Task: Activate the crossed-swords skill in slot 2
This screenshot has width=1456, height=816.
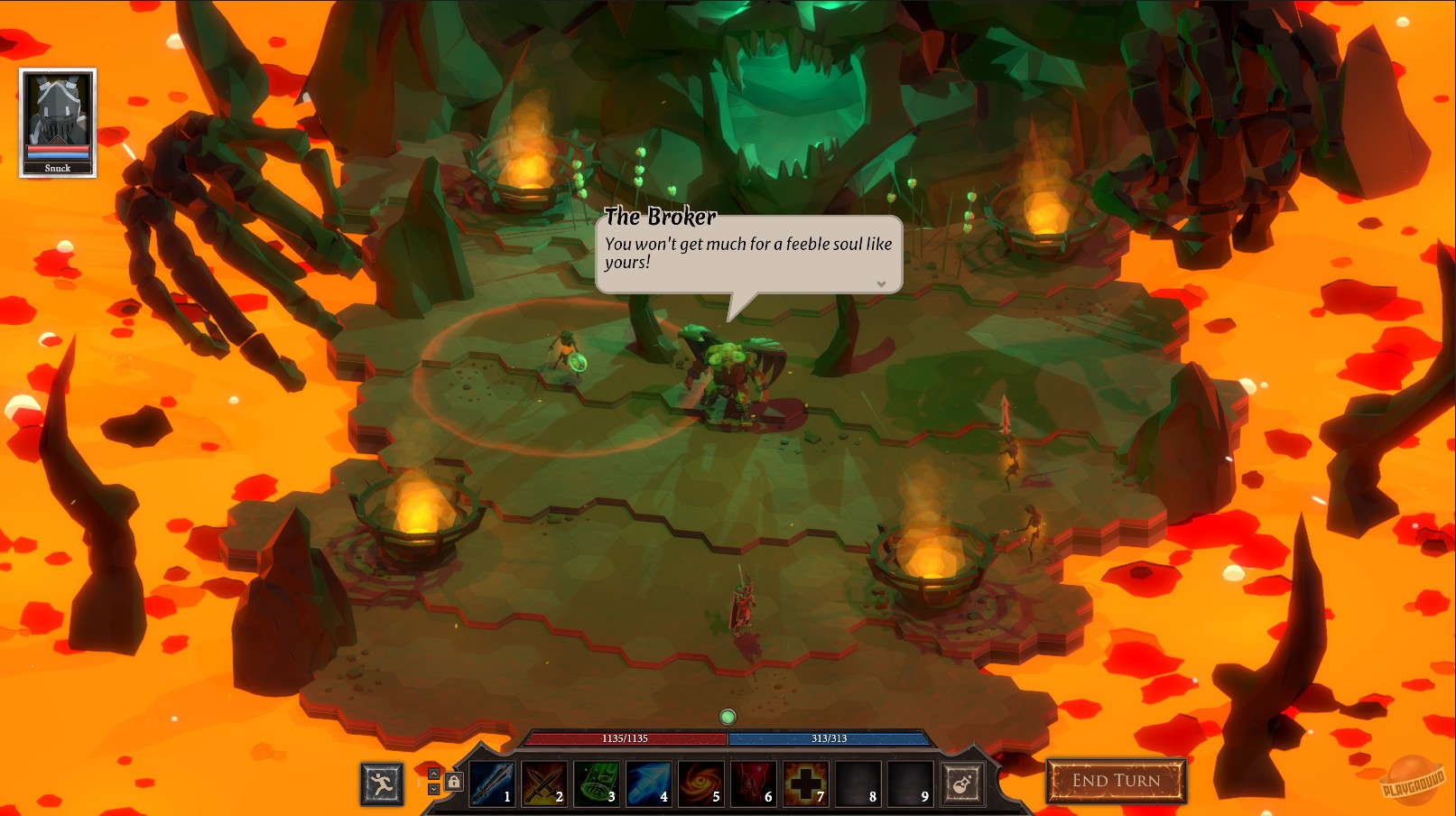Action: pyautogui.click(x=545, y=782)
